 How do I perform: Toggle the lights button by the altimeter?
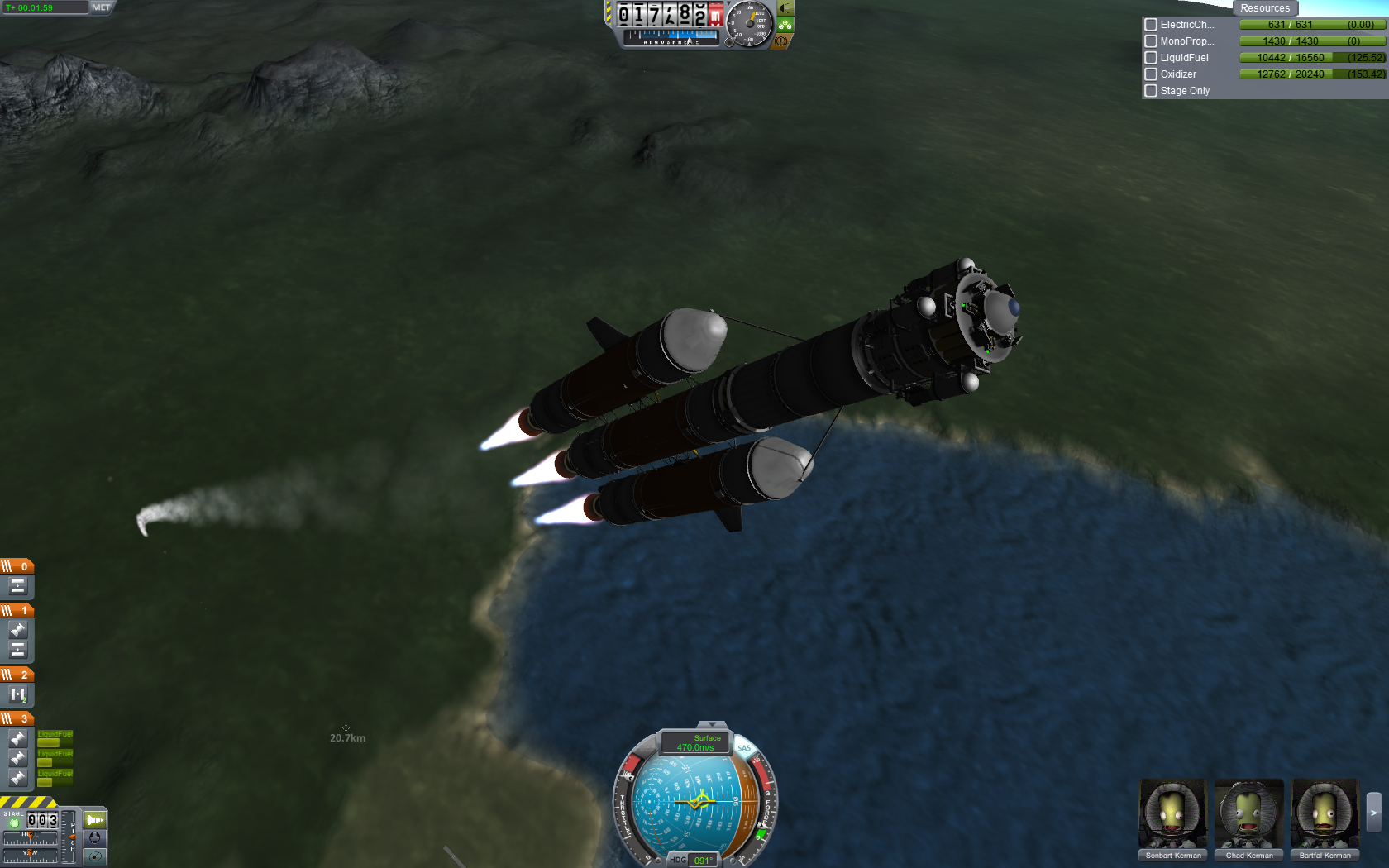(x=785, y=8)
